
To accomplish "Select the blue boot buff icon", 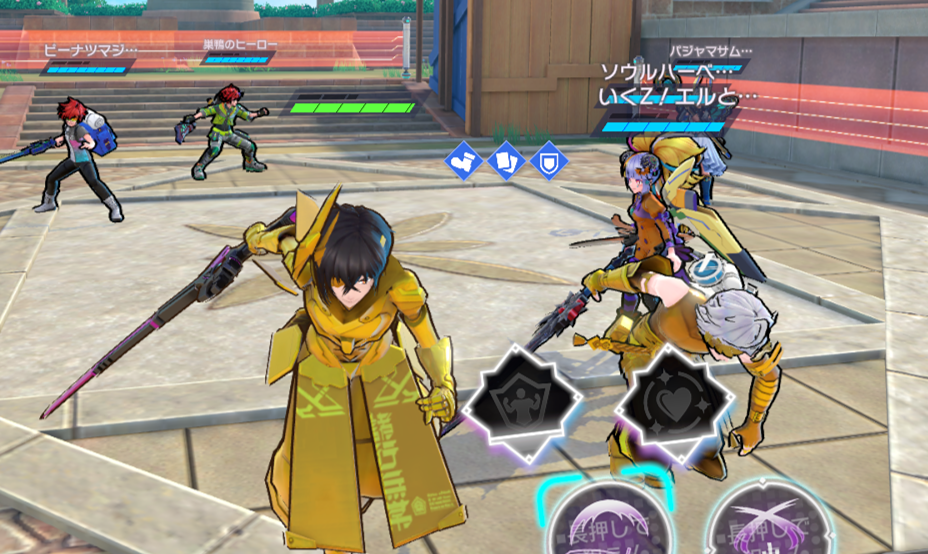I will pyautogui.click(x=463, y=161).
